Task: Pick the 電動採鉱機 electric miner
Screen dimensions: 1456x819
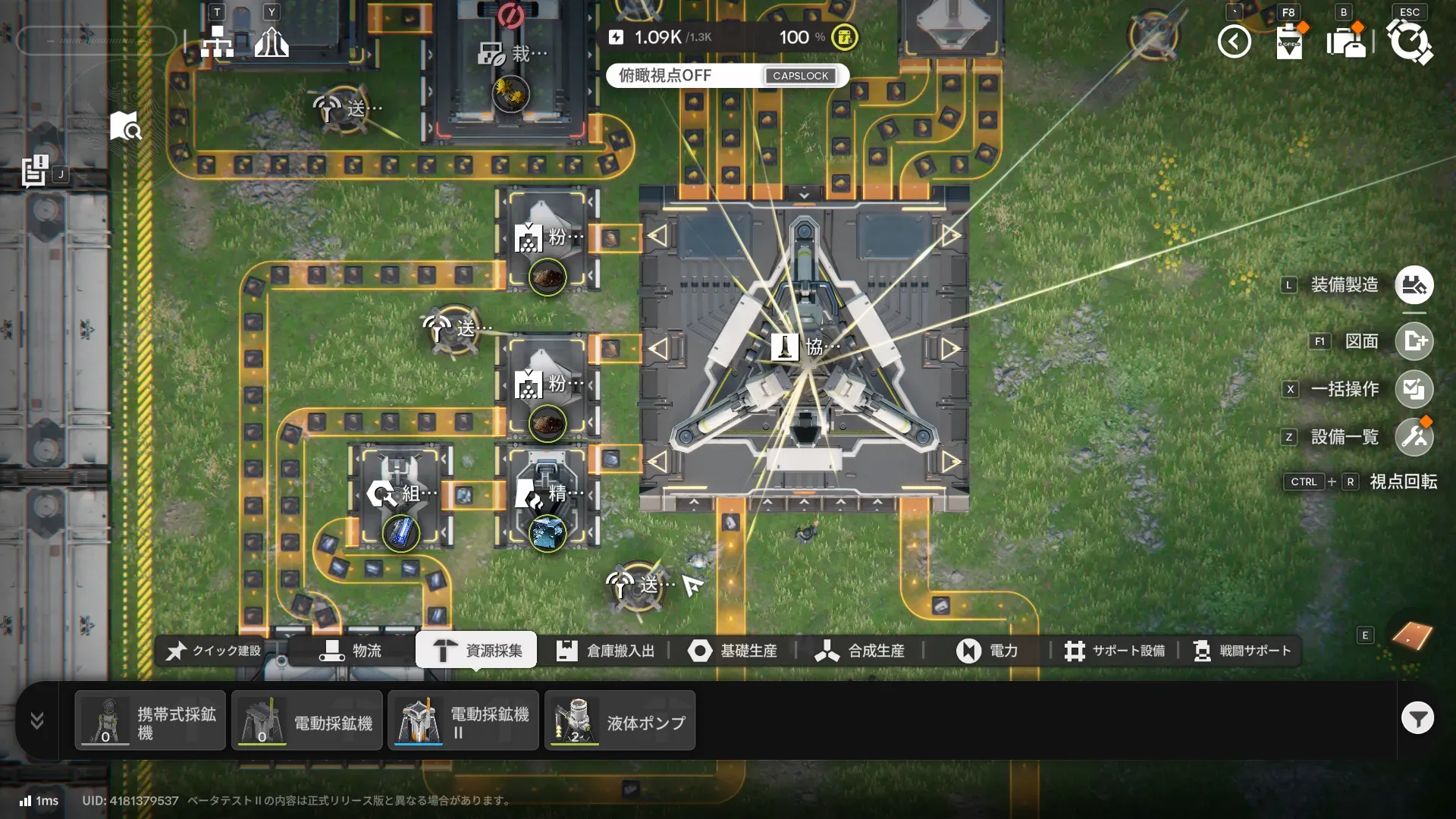Action: 307,721
